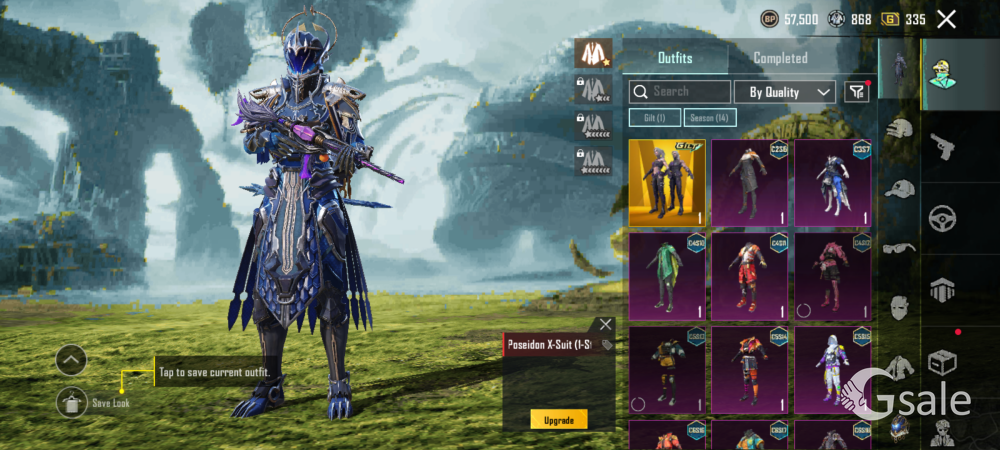Screen dimensions: 1000x450
Task: Toggle the Gilt (1) filter chip
Action: 654,118
